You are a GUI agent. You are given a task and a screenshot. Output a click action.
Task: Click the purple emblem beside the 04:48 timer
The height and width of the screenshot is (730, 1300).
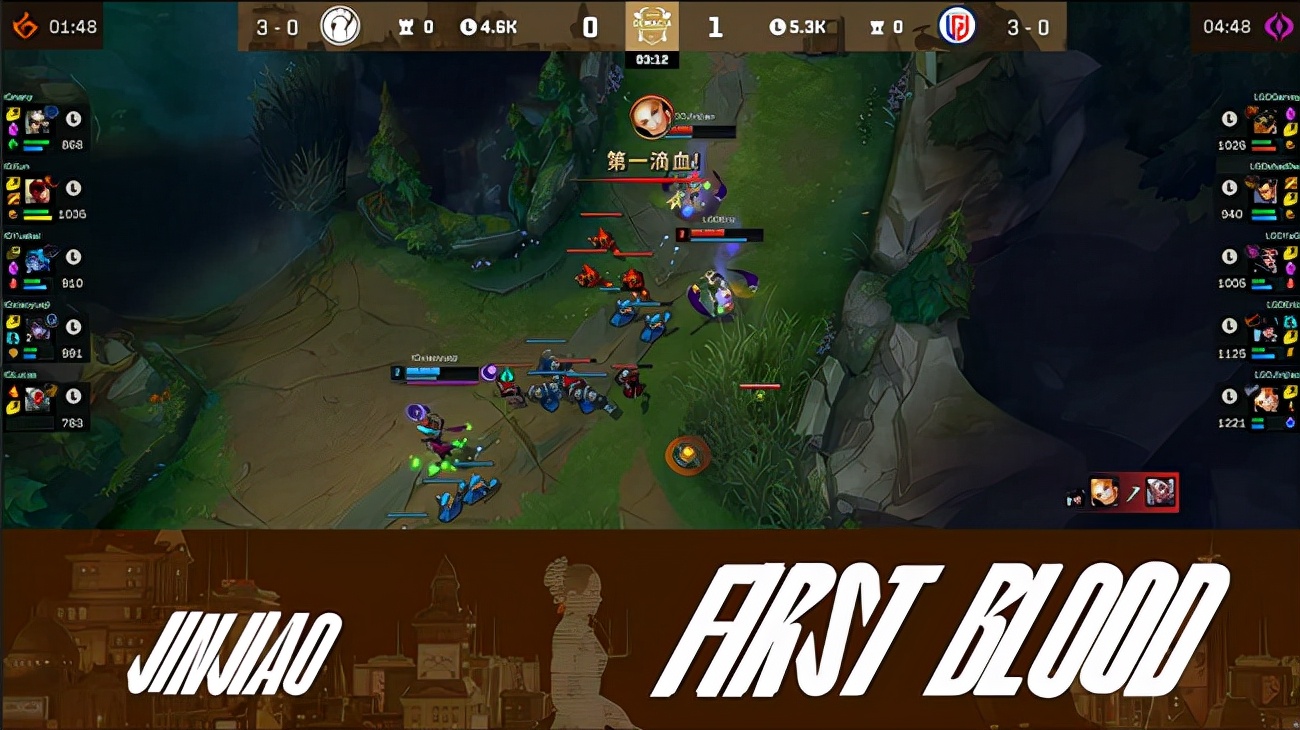click(1285, 26)
